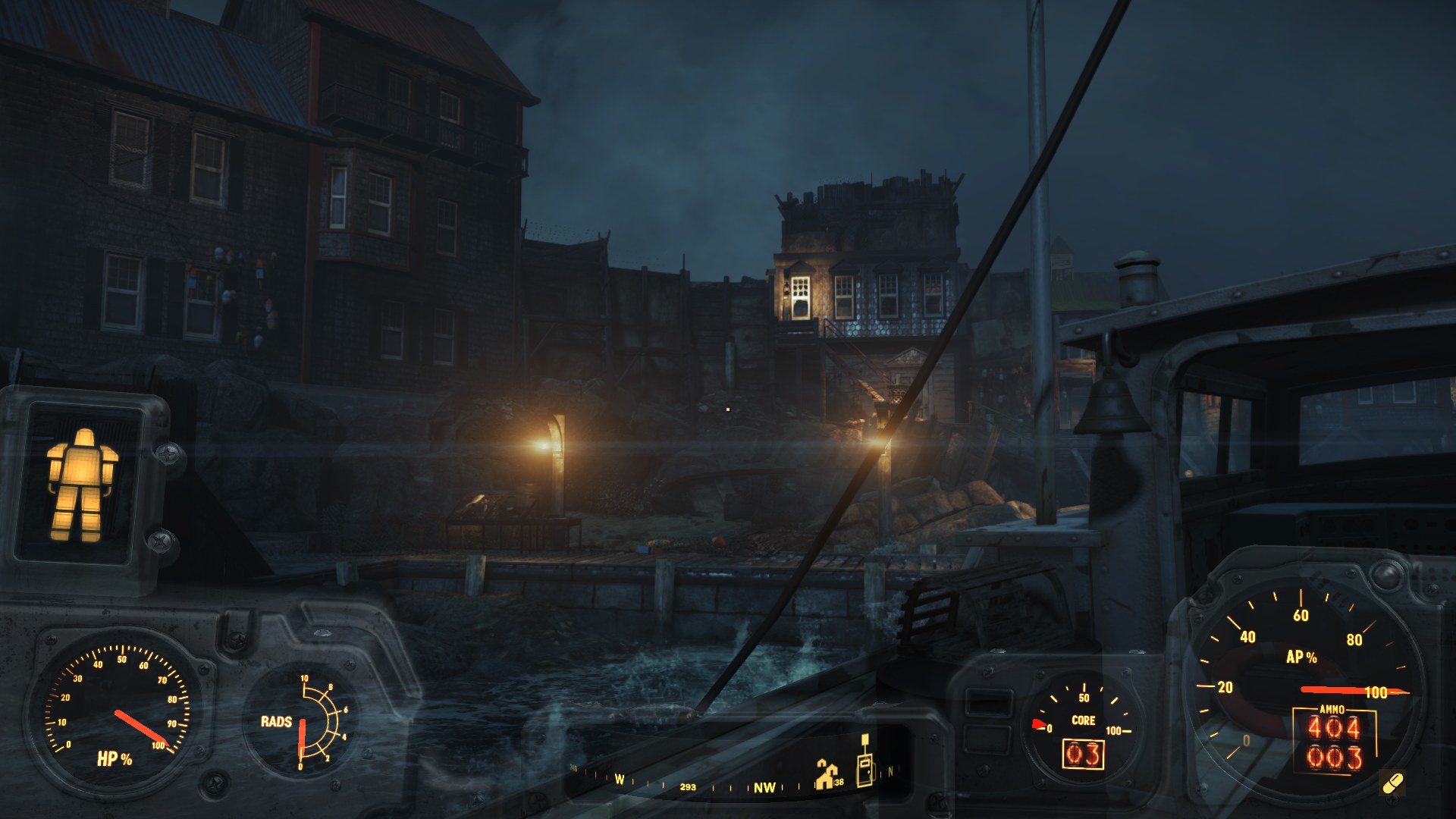Click the power armor condition figure icon

(81, 485)
